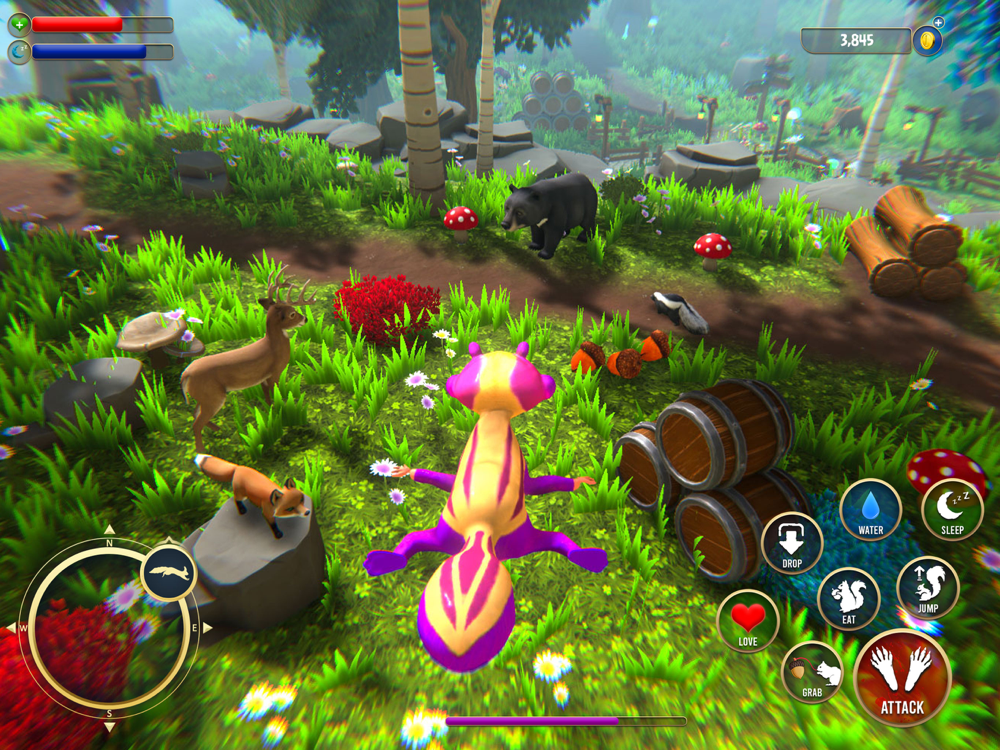Activate the Sleep moon button
This screenshot has height=750, width=1000.
(952, 510)
